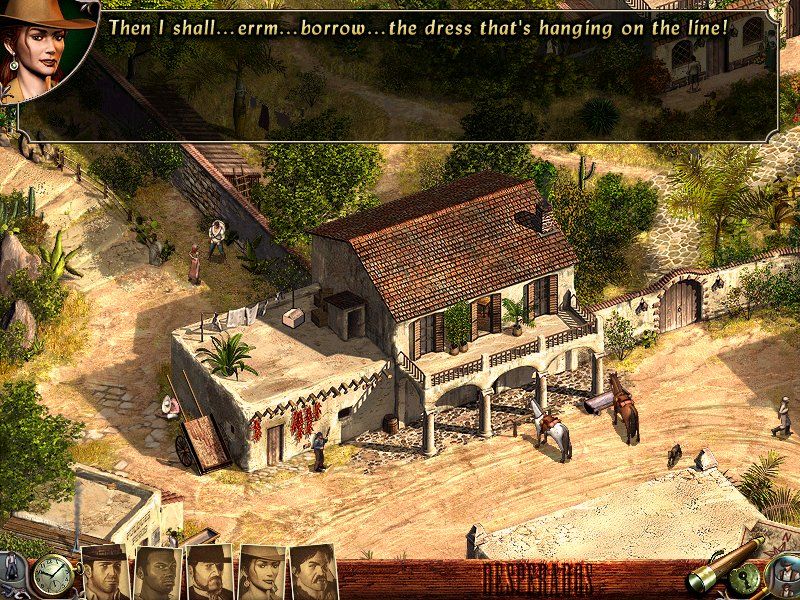Screen dimensions: 800x600
Task: Click the green keyhole lock icon
Action: tap(747, 581)
